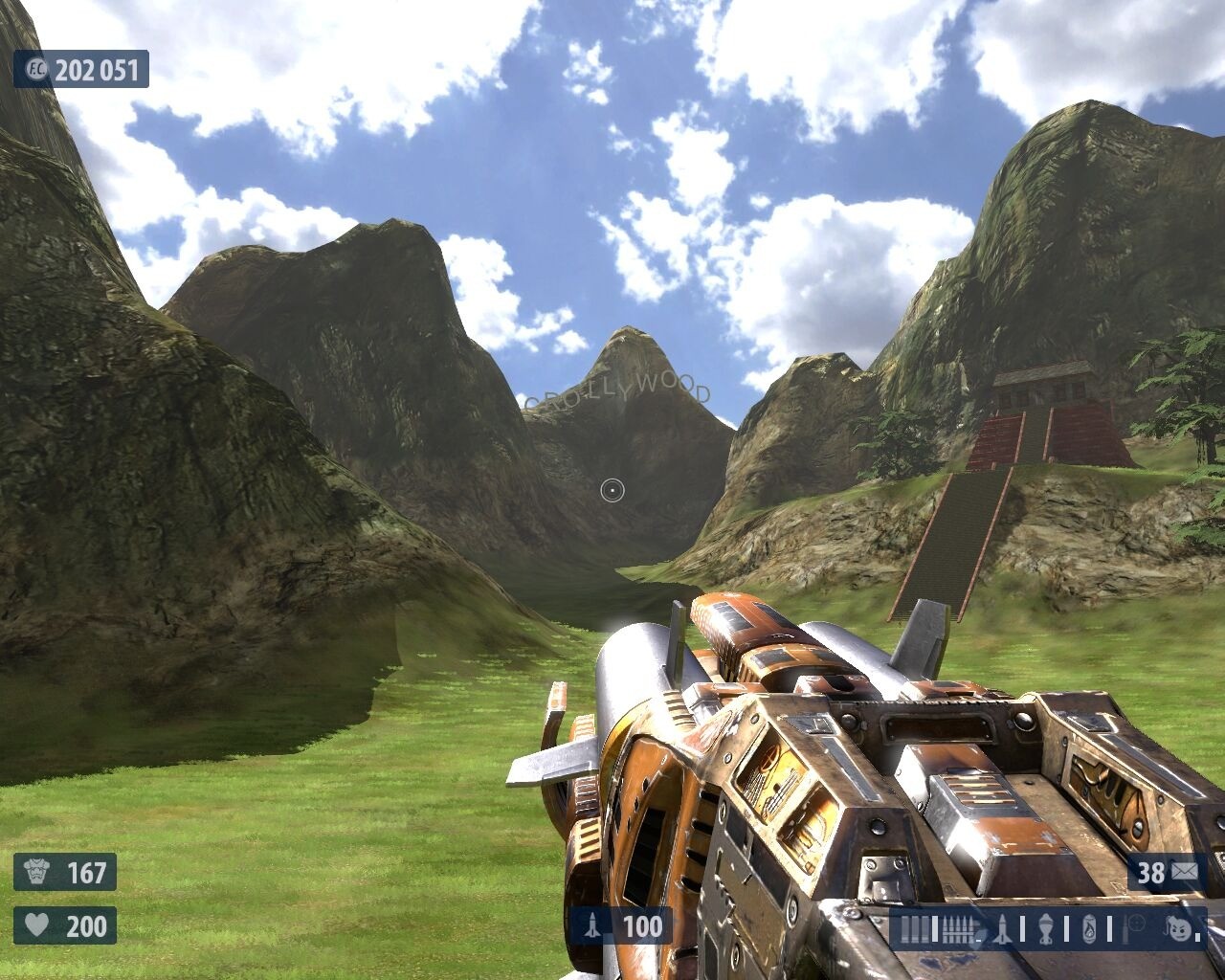
Task: Click the Serious Bomb angry face icon
Action: pos(1180,927)
